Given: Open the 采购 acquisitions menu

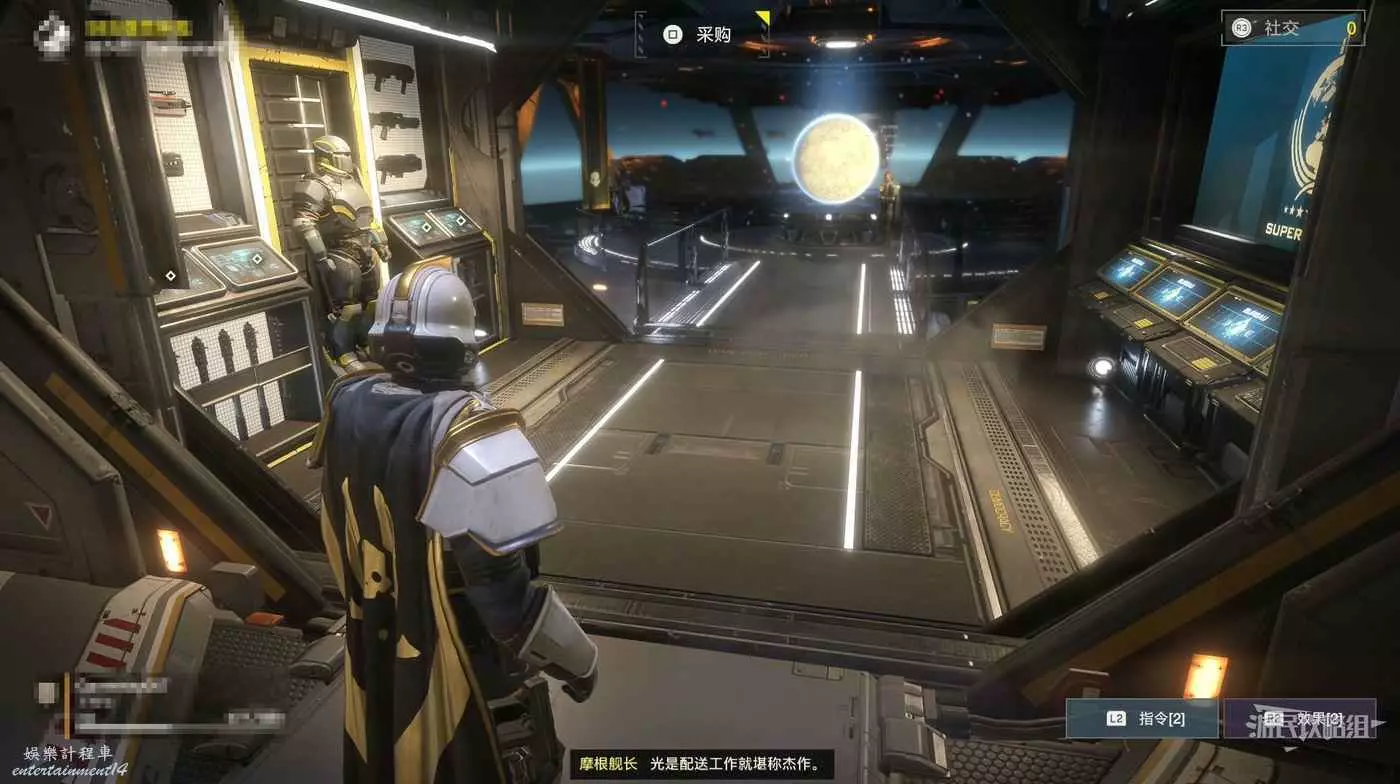Looking at the screenshot, I should (701, 35).
